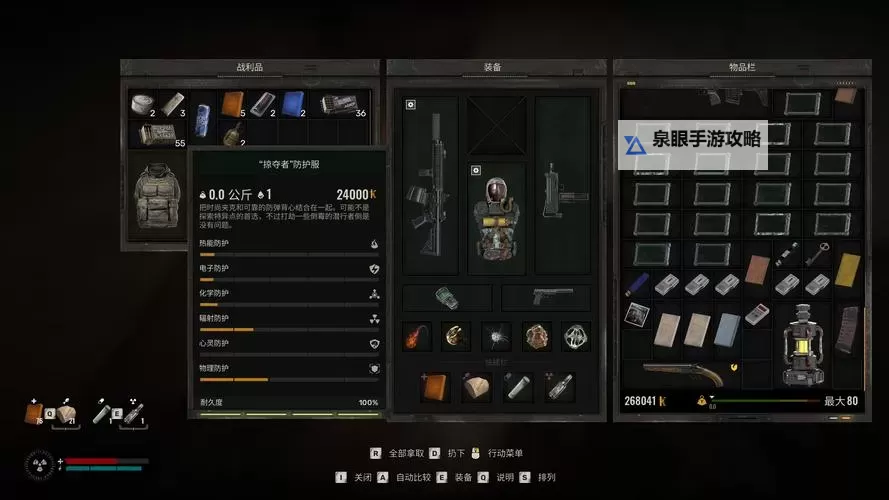Select the yellow item in the inventory grid
Image resolution: width=889 pixels, height=500 pixels.
[x=848, y=269]
